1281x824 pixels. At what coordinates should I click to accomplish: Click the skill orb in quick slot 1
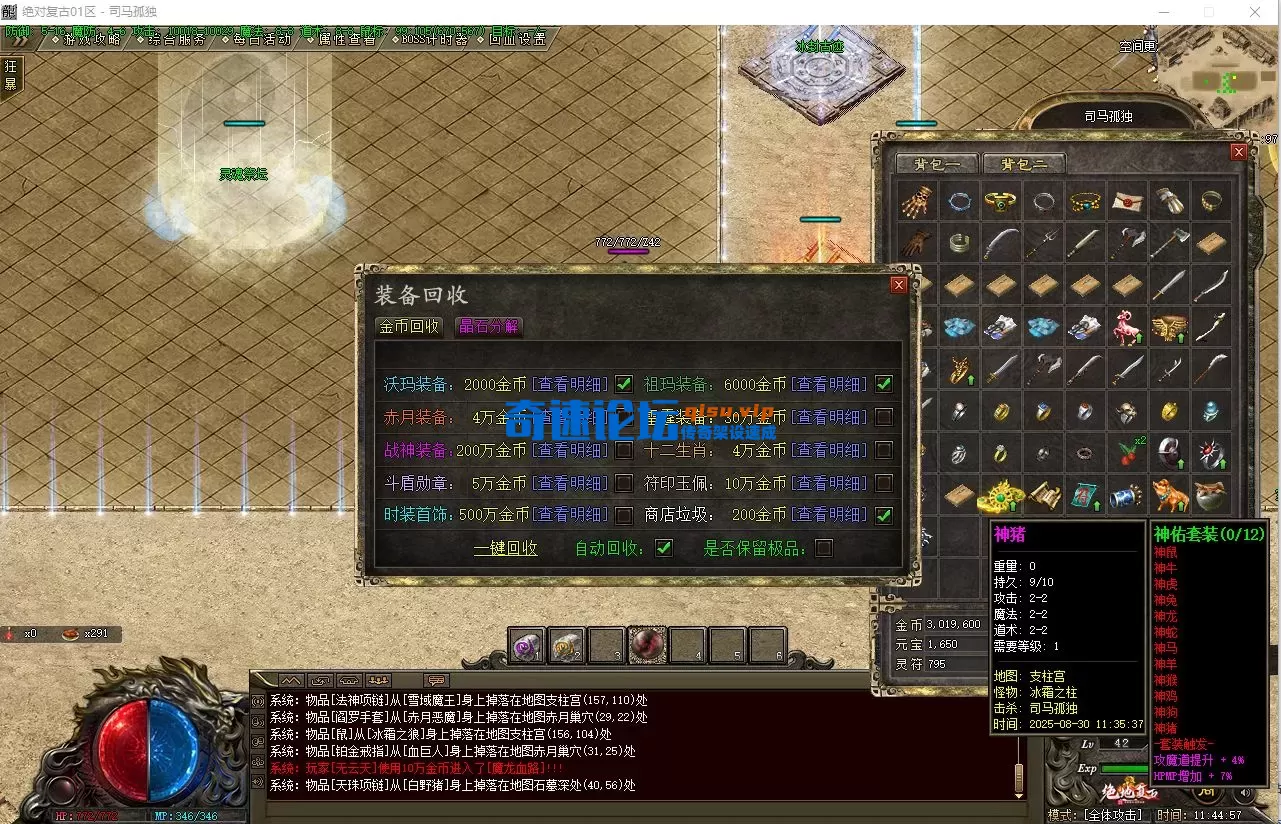pyautogui.click(x=527, y=645)
